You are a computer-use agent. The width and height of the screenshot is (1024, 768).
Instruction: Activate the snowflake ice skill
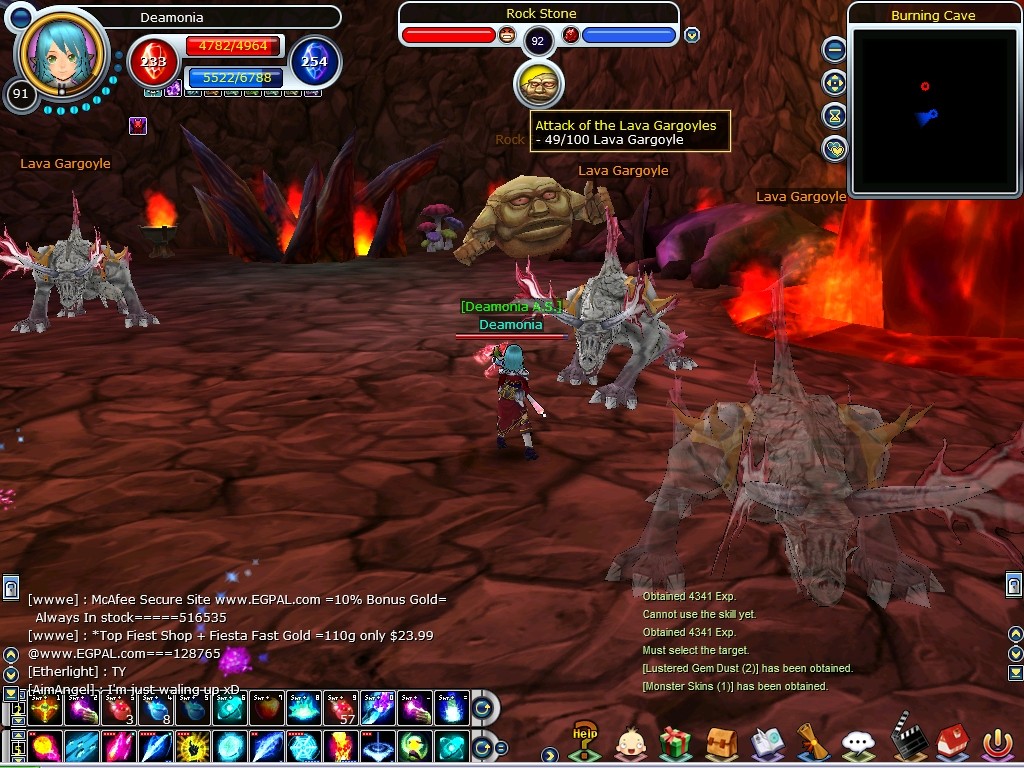pyautogui.click(x=304, y=747)
